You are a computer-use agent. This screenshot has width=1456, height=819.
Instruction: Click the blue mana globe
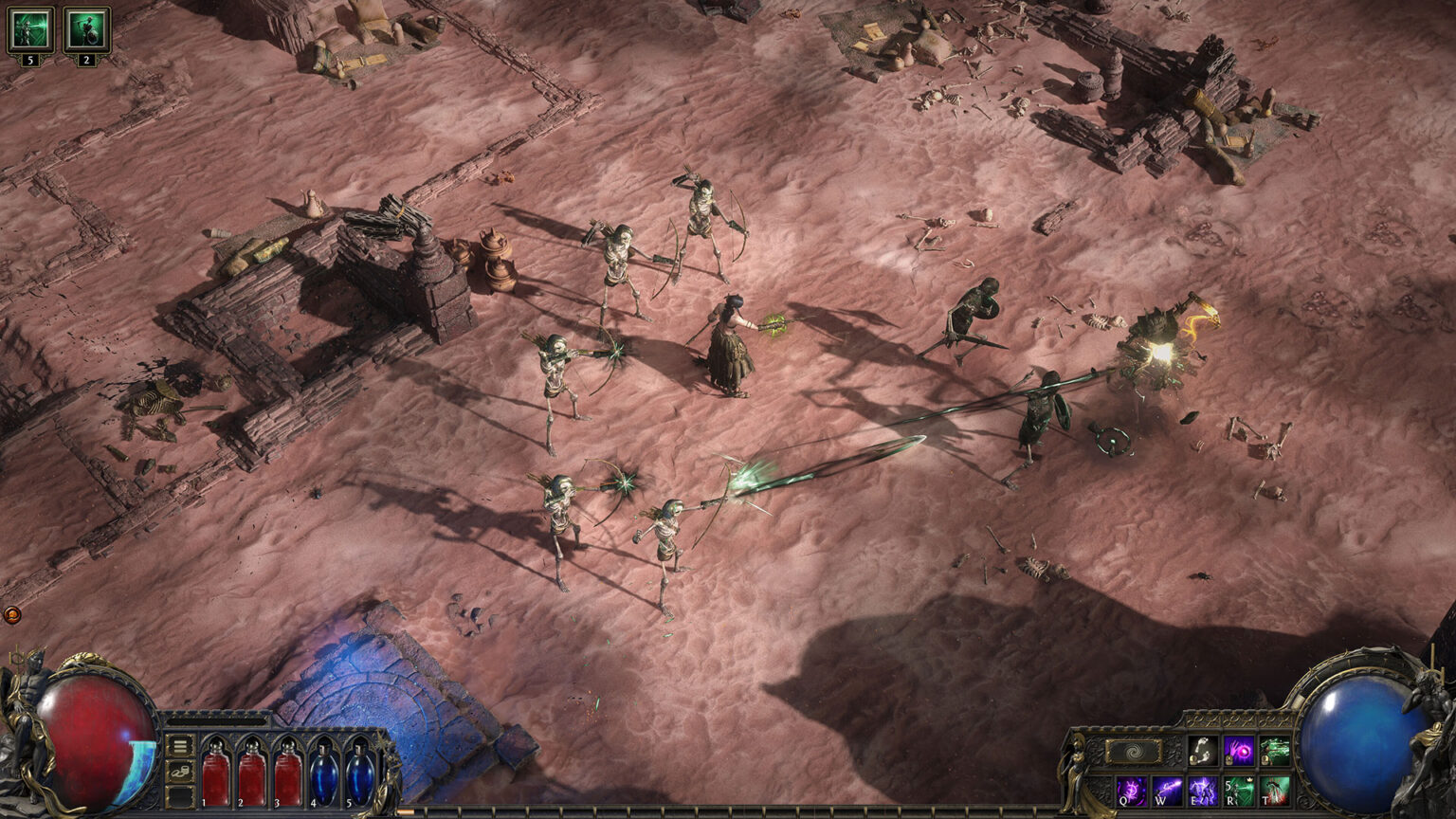point(1357,739)
